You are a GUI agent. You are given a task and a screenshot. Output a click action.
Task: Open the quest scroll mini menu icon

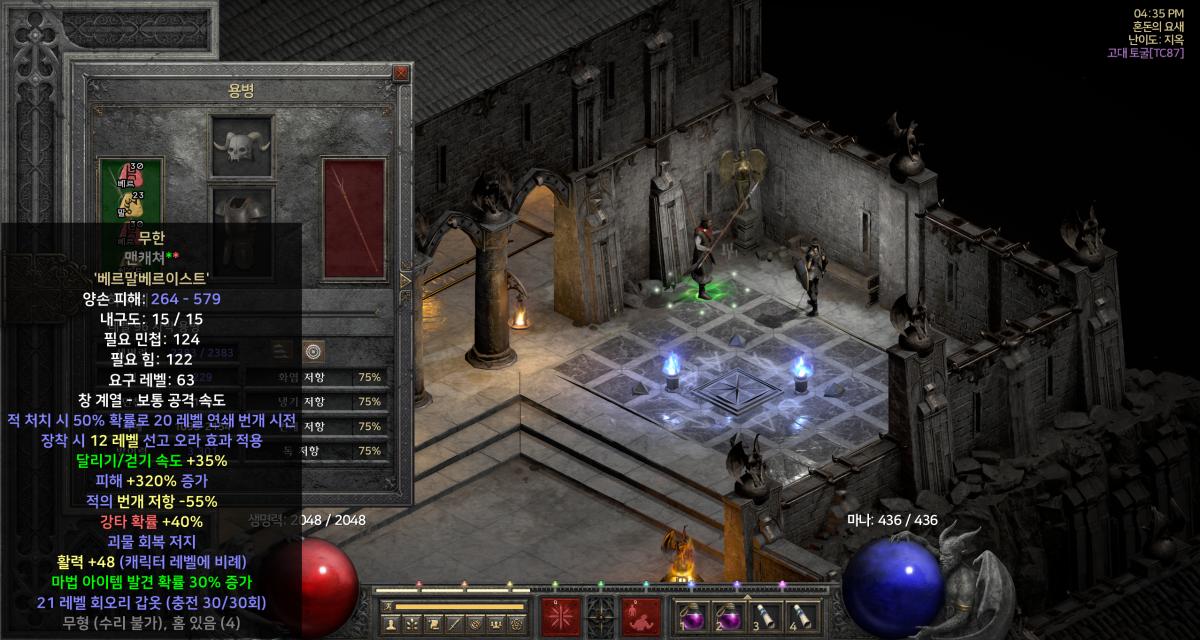tap(434, 624)
